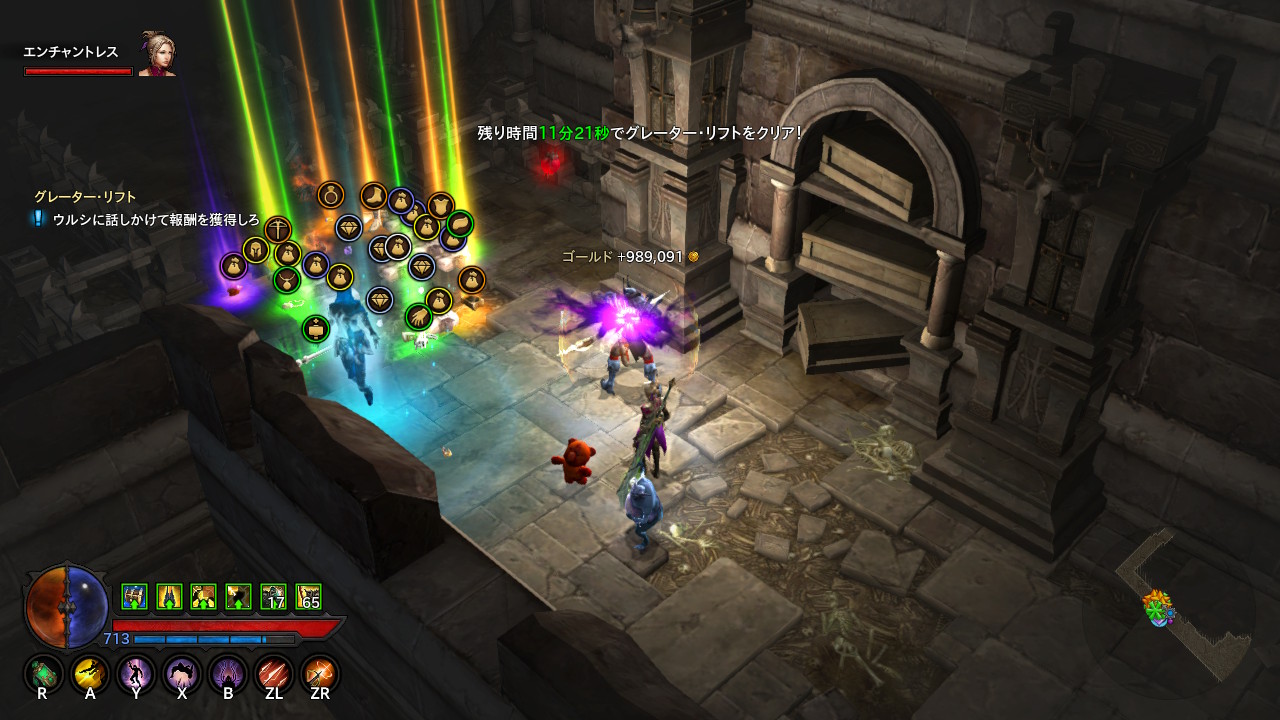This screenshot has width=1280, height=720.
Task: Fire the red multi-arrow skill
Action: point(273,674)
